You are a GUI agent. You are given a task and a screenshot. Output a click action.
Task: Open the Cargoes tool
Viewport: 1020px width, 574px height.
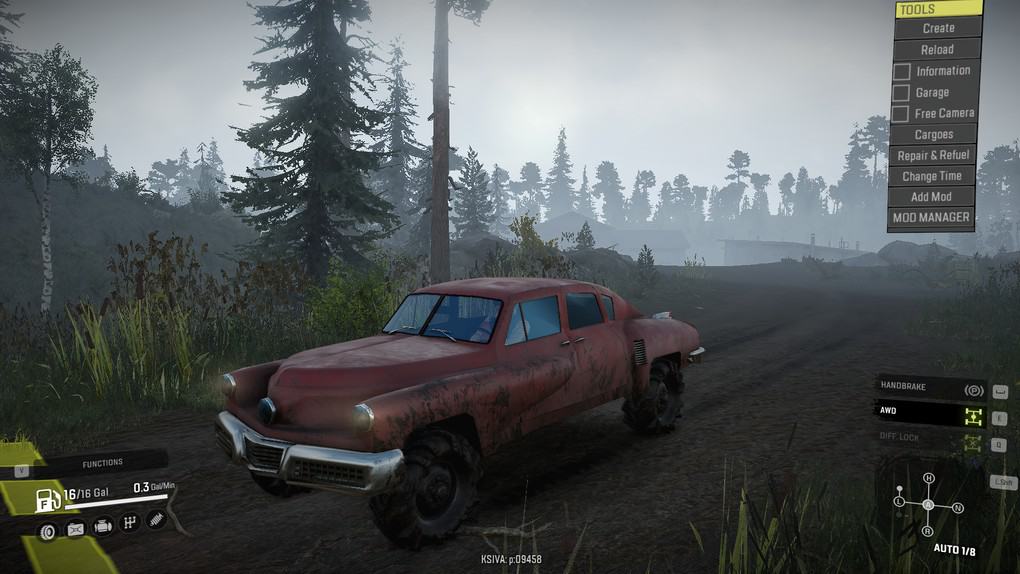pyautogui.click(x=933, y=135)
